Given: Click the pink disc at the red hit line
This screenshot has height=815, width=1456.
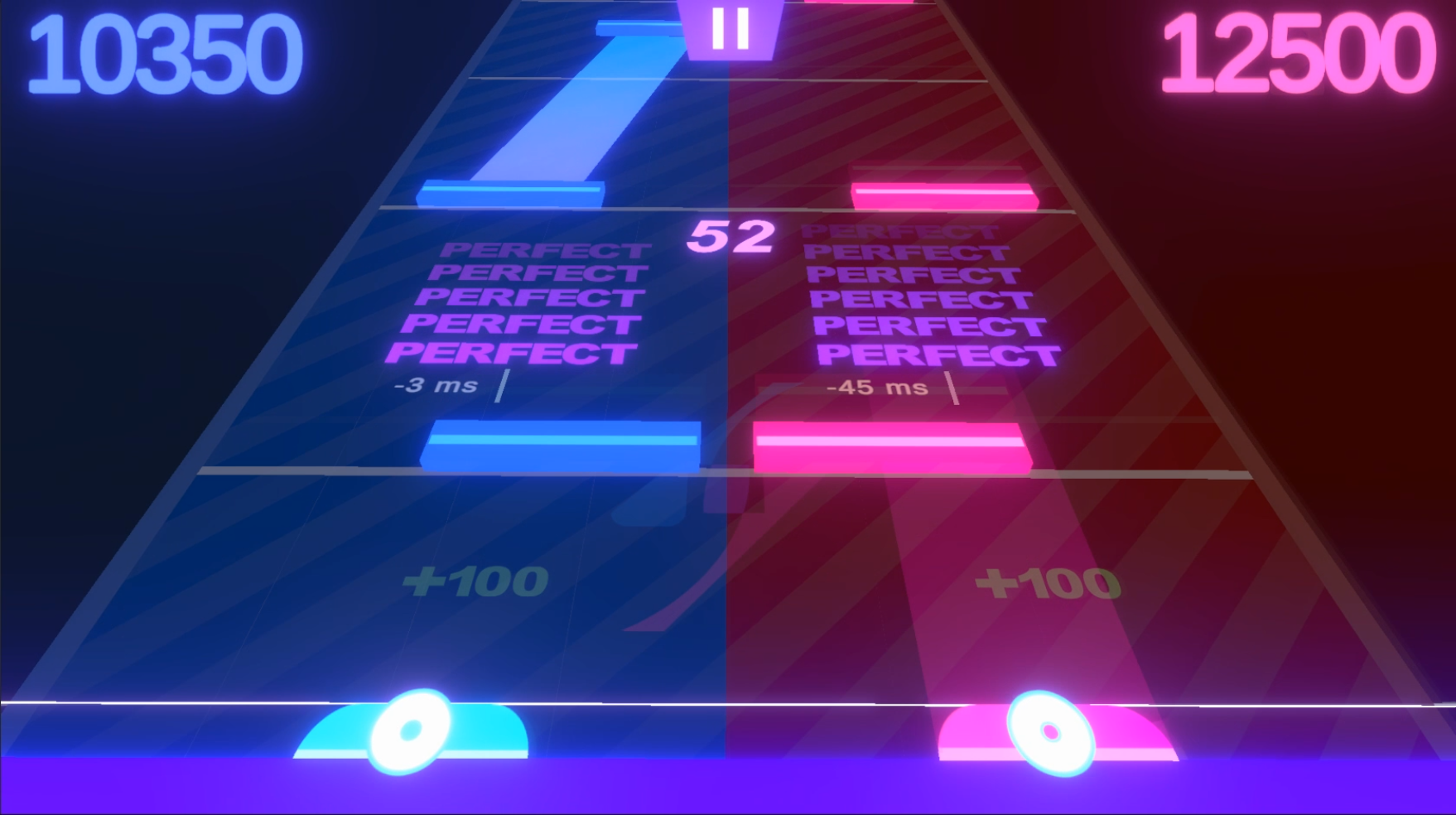Looking at the screenshot, I should tap(1052, 734).
